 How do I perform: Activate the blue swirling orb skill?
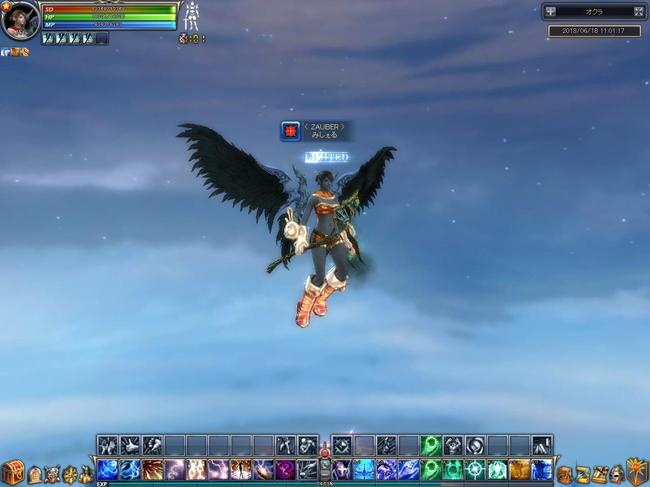108,469
